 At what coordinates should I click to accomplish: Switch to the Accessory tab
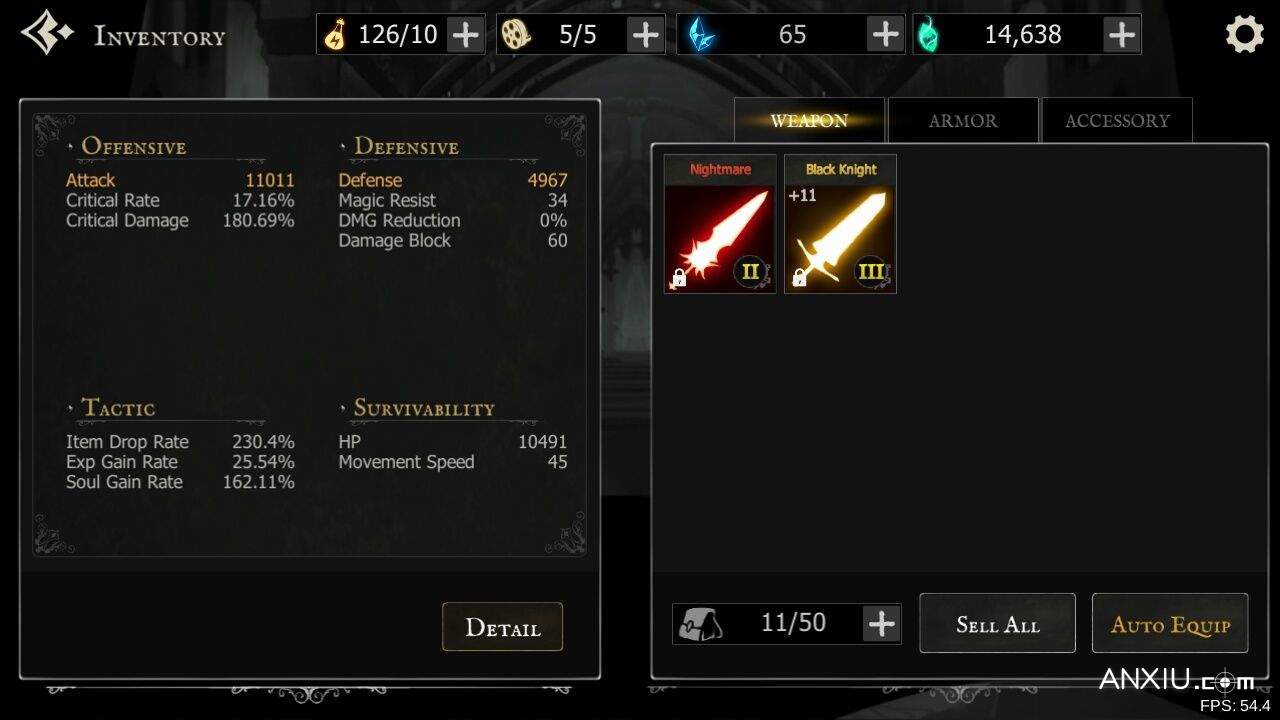point(1116,121)
